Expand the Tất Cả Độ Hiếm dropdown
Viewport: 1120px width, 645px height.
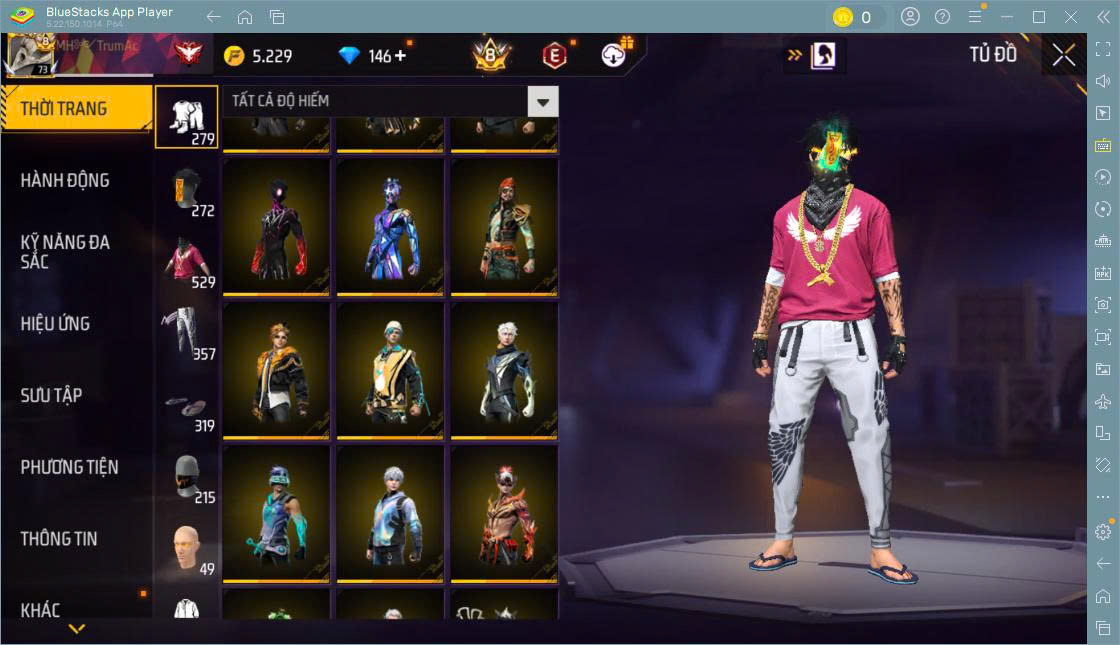[543, 101]
